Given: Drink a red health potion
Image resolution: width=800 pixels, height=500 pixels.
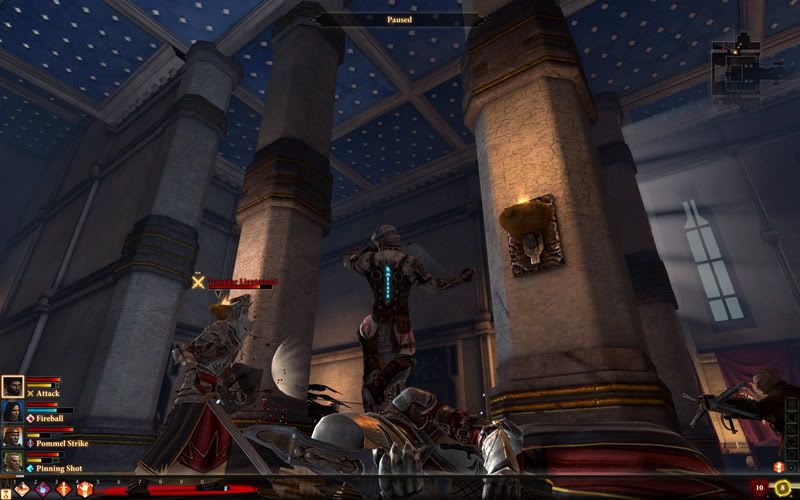Looking at the screenshot, I should (759, 488).
